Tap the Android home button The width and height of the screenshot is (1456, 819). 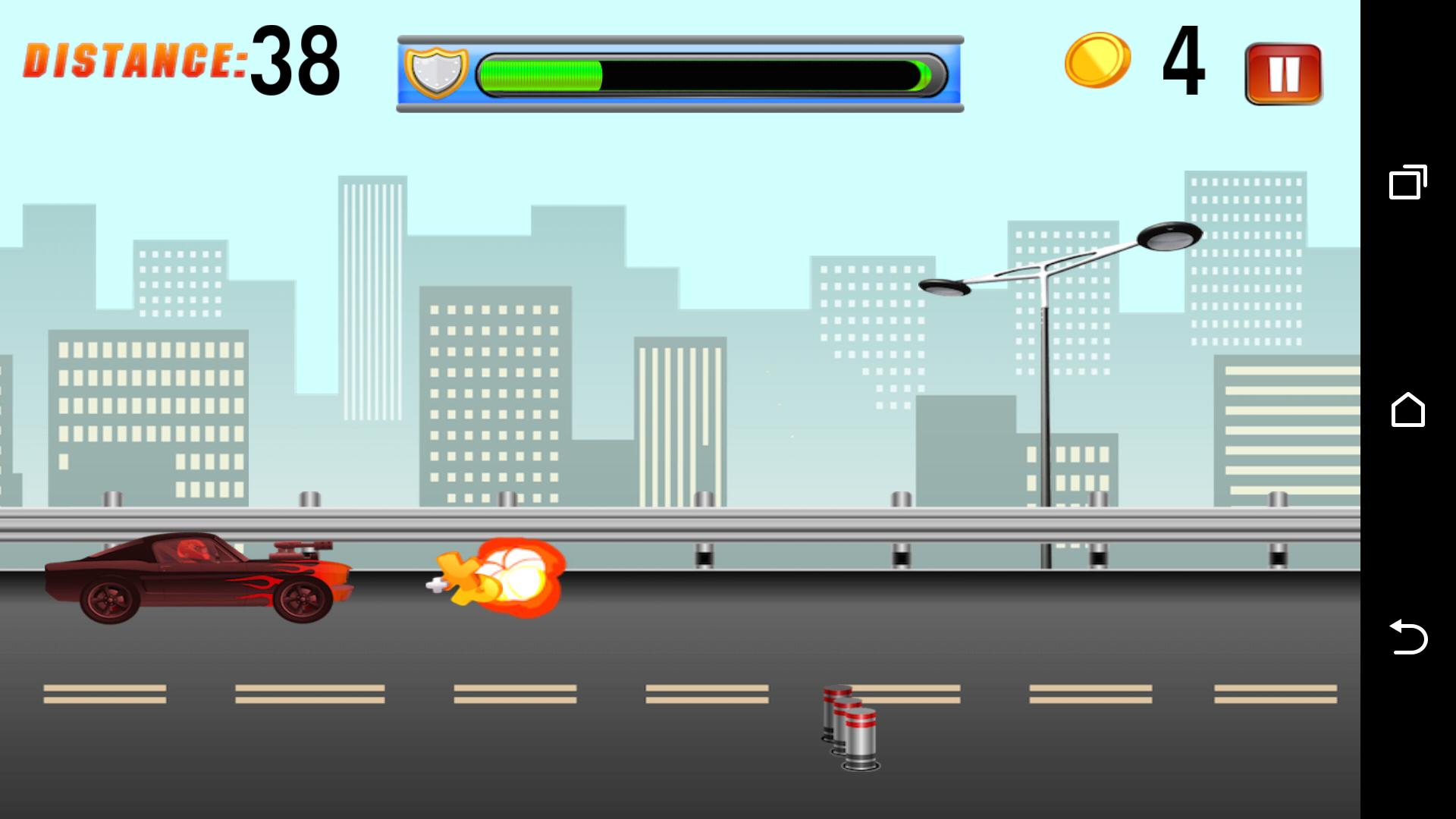(x=1408, y=409)
